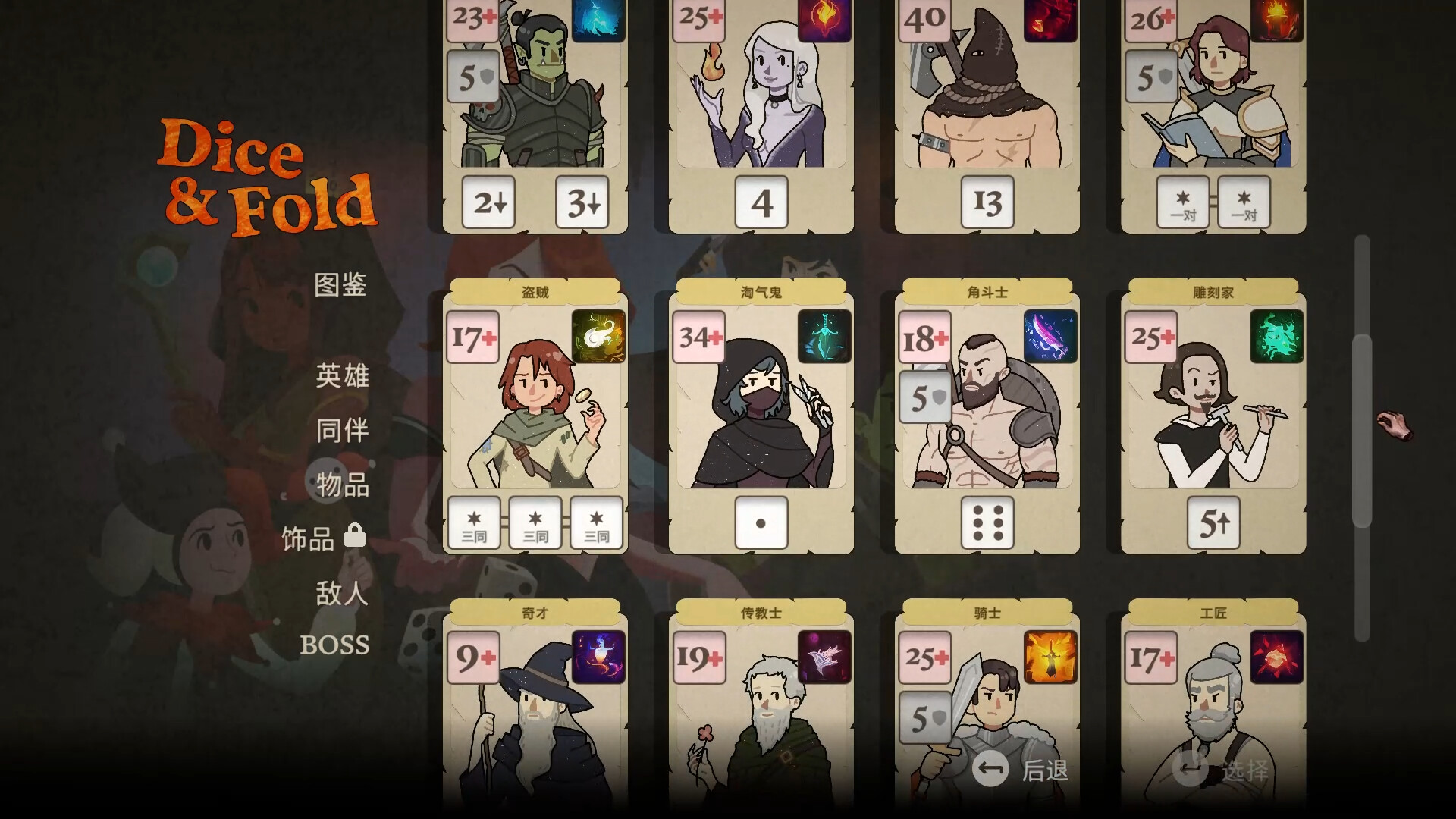Select the 同伴 category
The image size is (1456, 819).
[342, 430]
